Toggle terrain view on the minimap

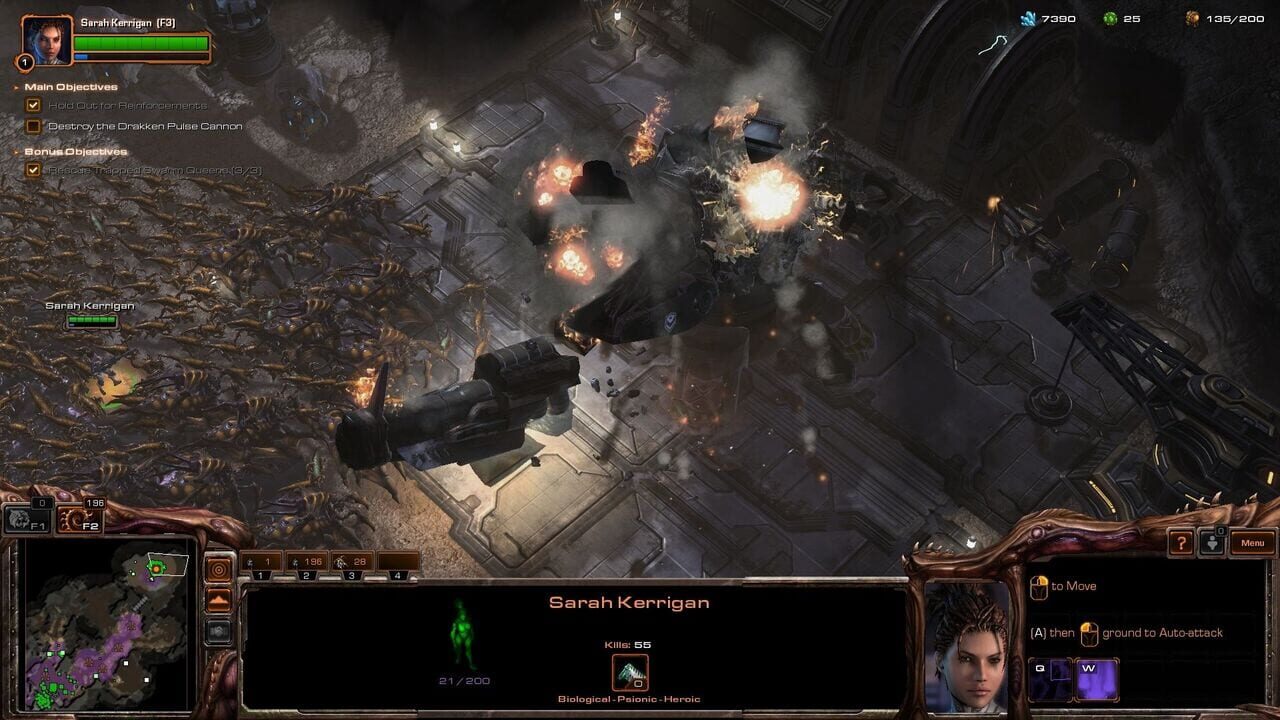click(x=217, y=598)
